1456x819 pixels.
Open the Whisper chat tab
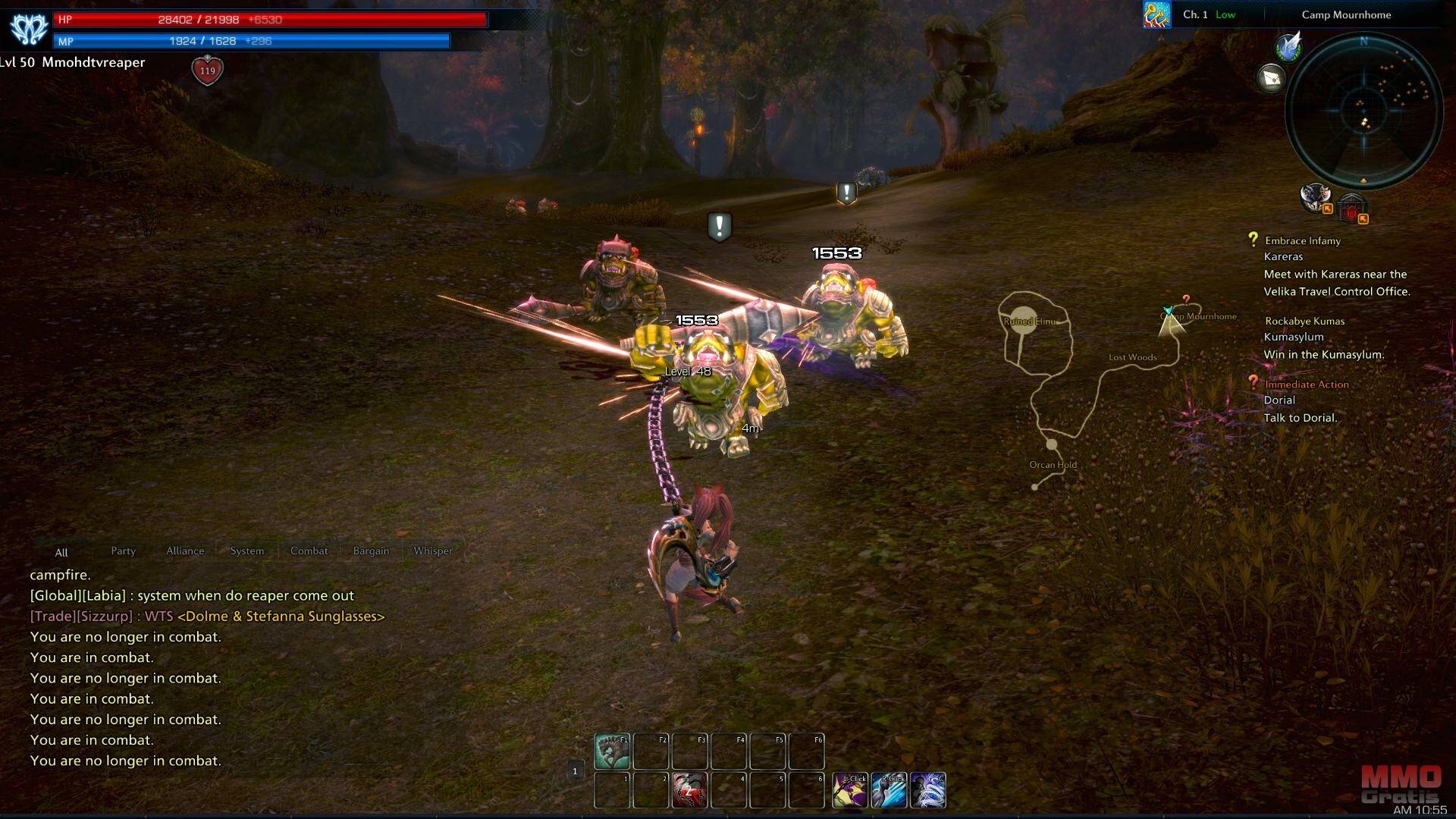tap(432, 551)
